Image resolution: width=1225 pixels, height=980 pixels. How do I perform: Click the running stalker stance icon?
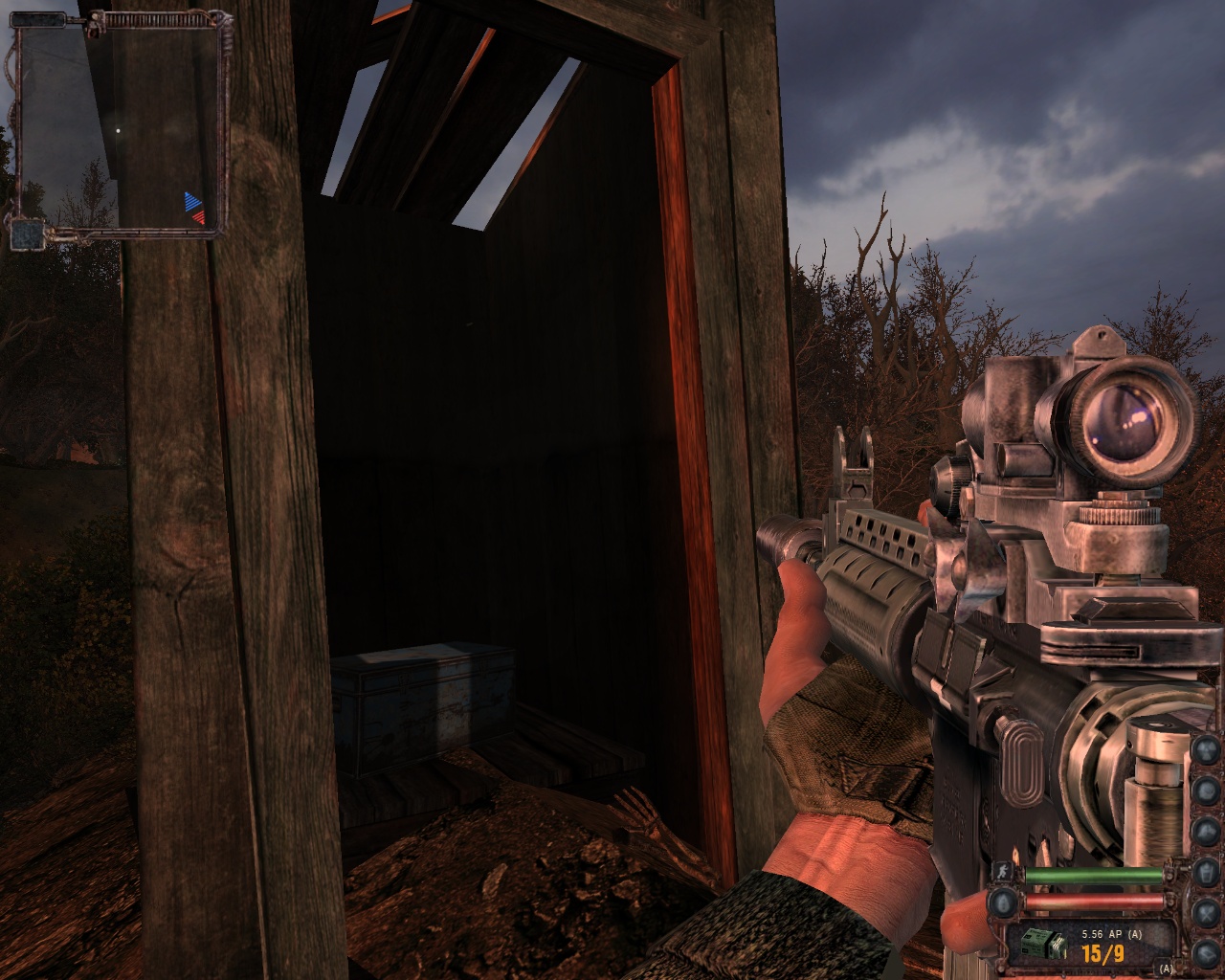(1001, 872)
